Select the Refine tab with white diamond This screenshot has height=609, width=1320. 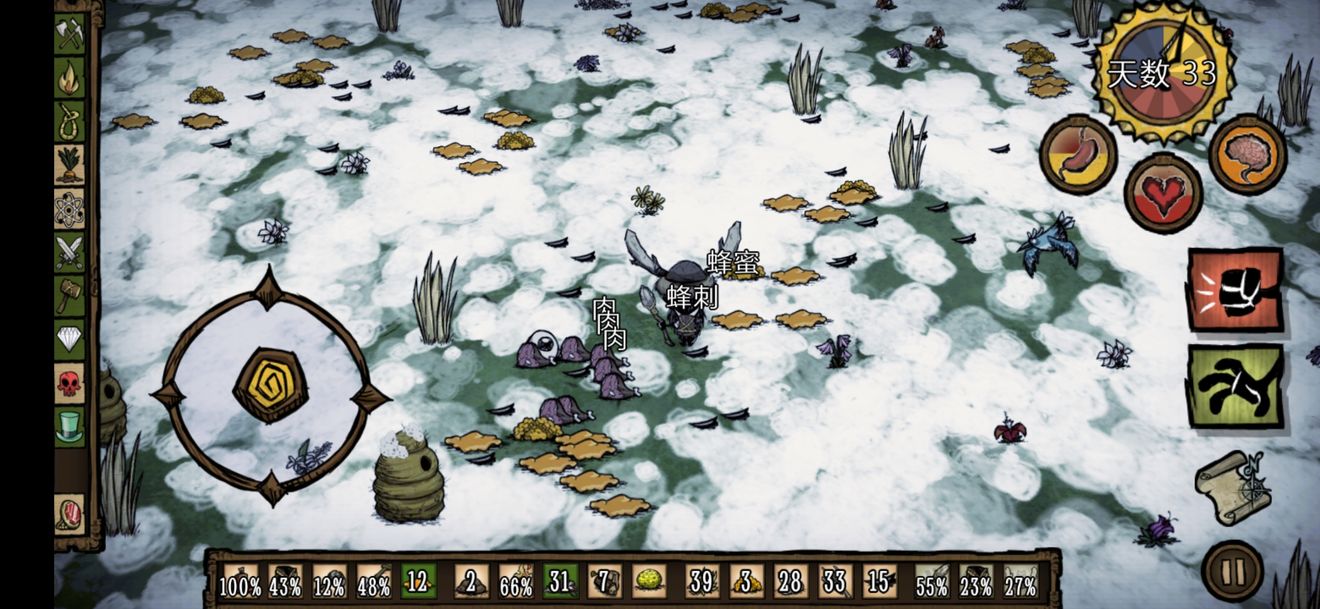pos(69,340)
